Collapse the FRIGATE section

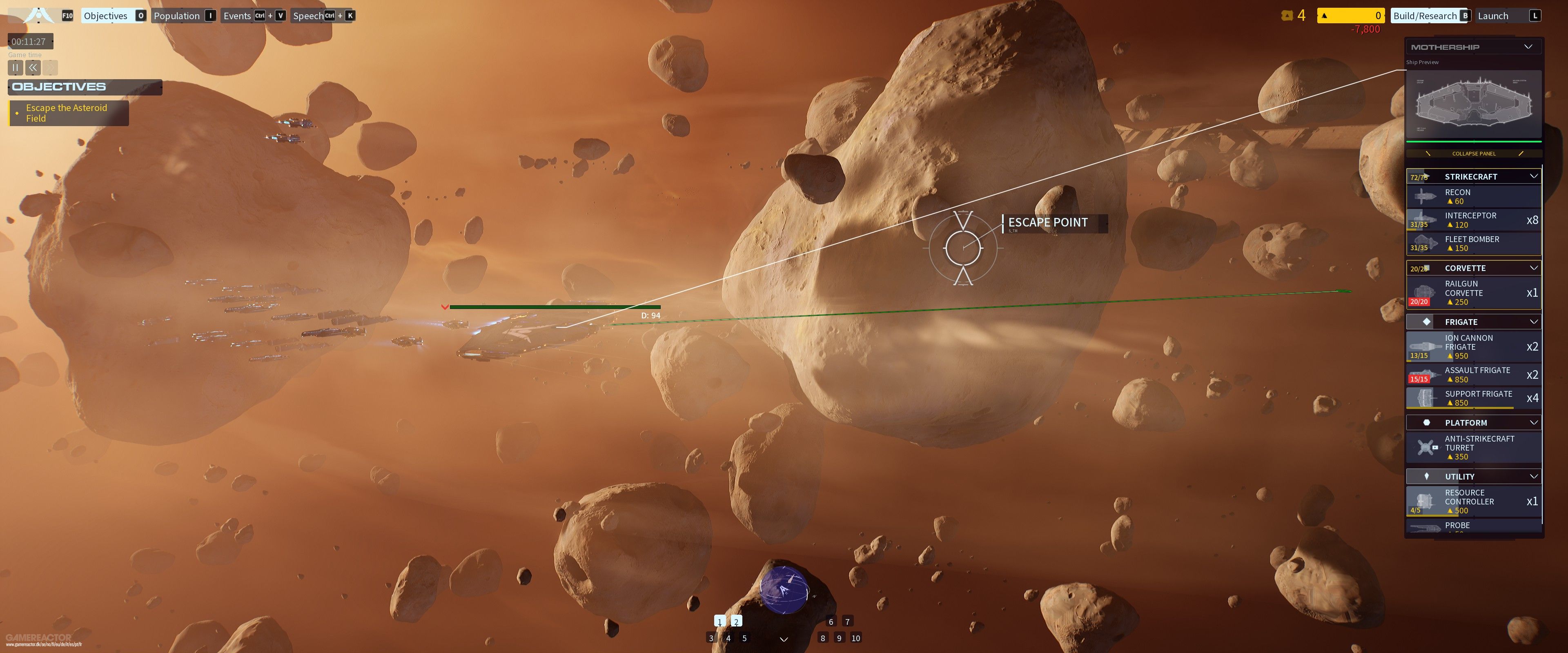coord(1534,321)
